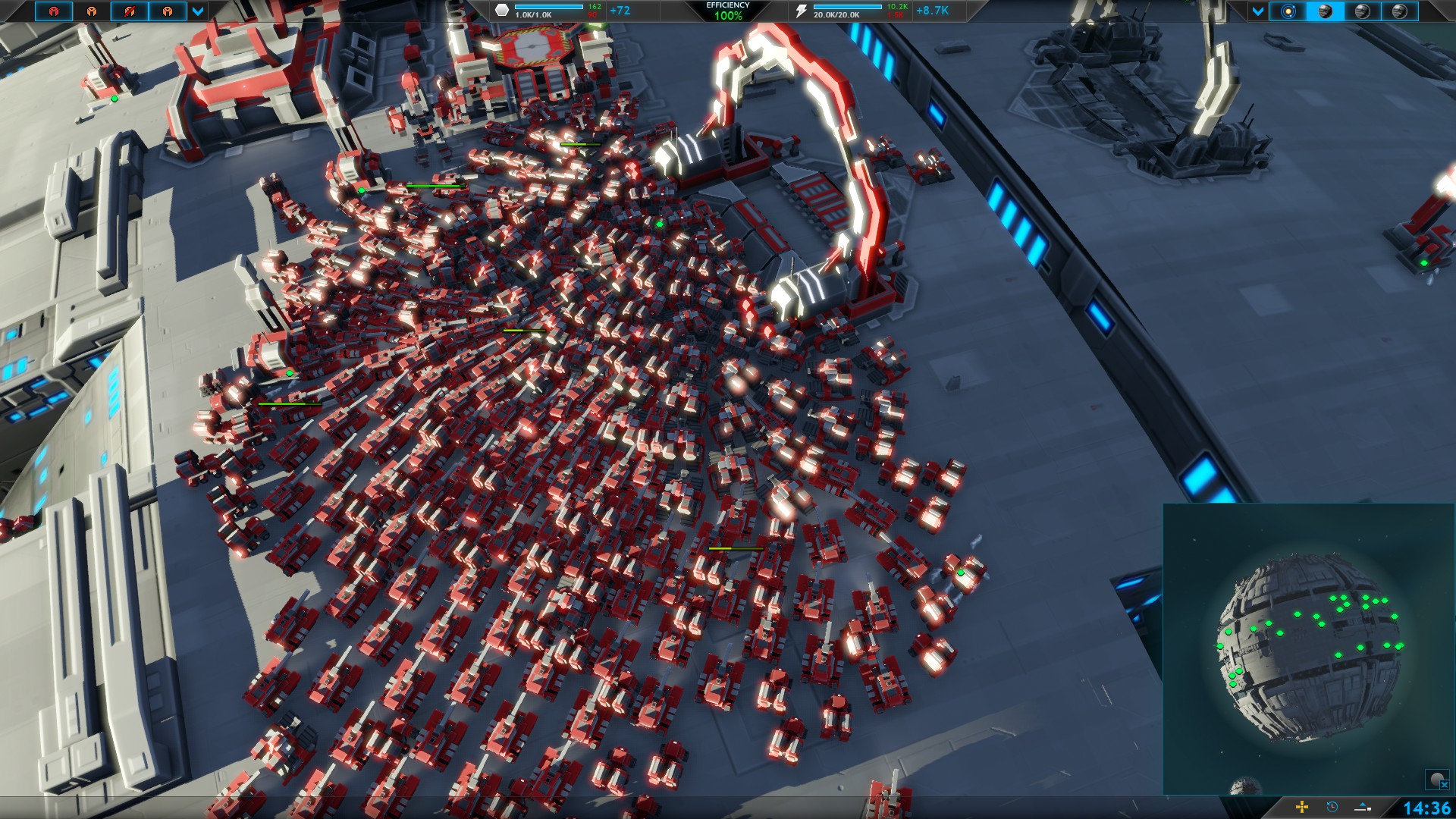Click the yellow crosshair icon
1456x819 pixels.
[1302, 807]
